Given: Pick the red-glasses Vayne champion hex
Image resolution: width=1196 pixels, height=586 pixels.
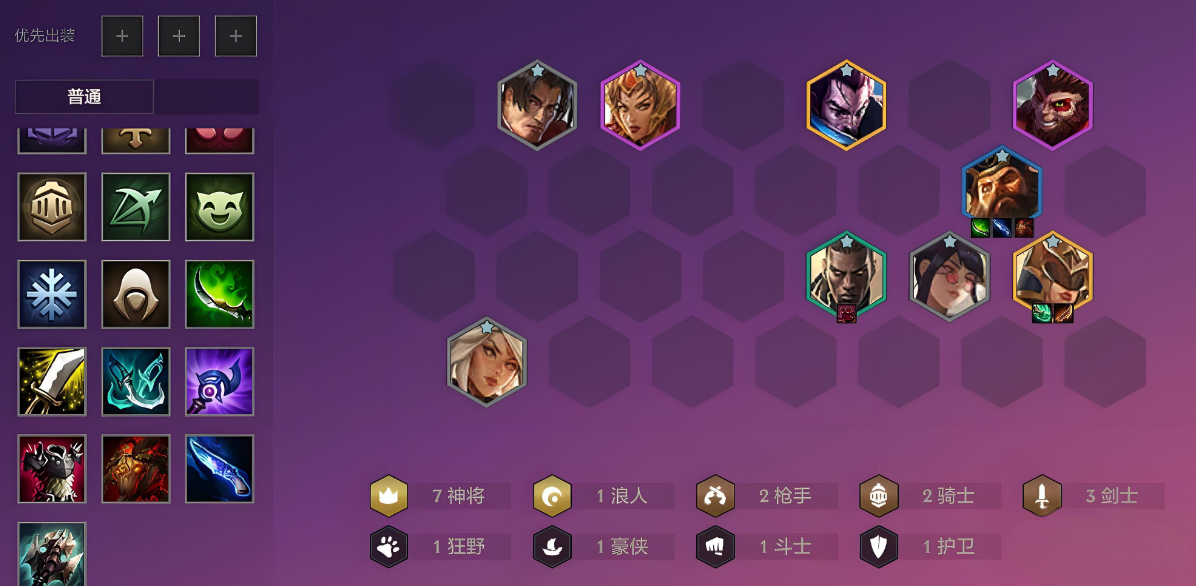Looking at the screenshot, I should (x=949, y=275).
